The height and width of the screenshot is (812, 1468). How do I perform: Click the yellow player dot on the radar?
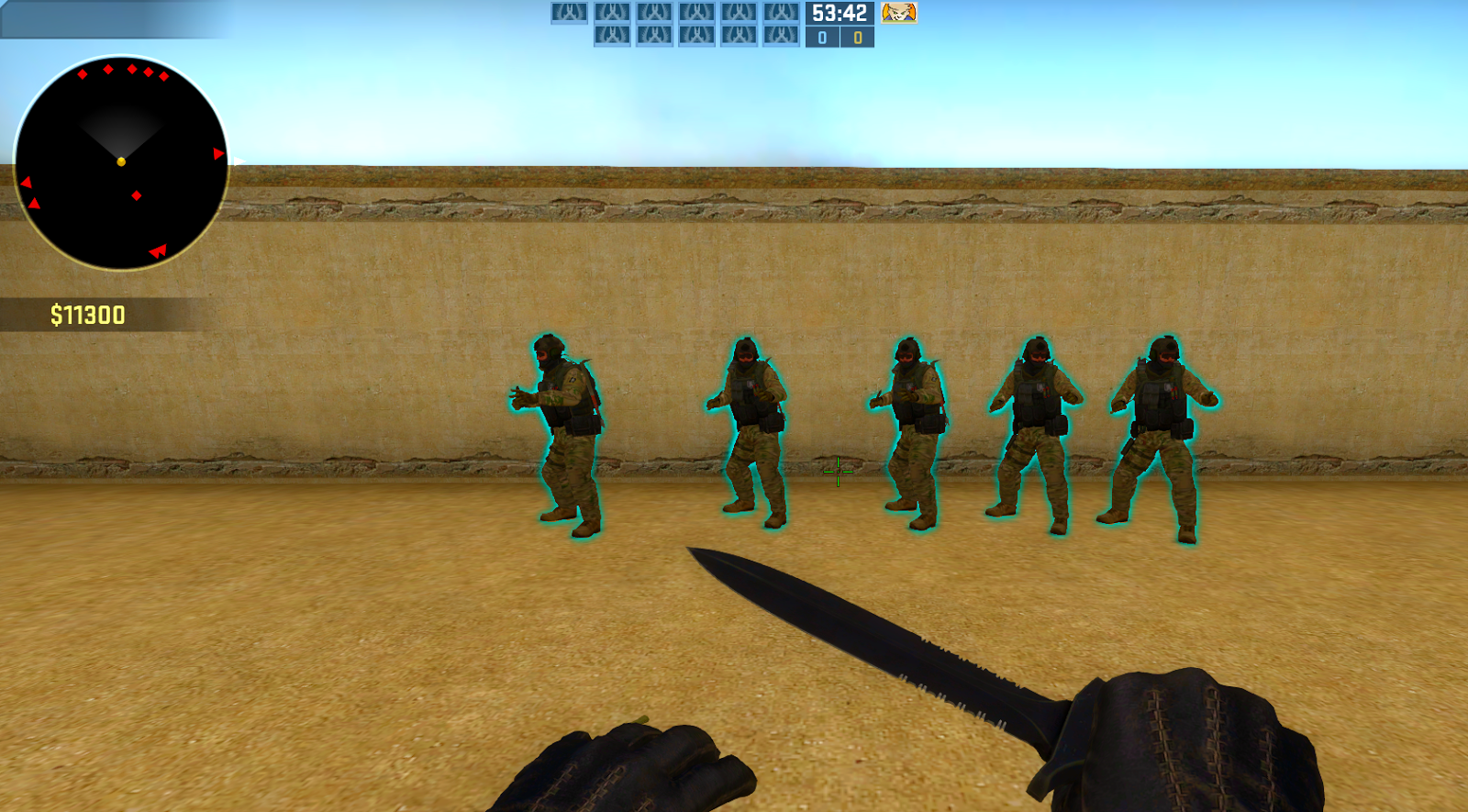[x=120, y=161]
